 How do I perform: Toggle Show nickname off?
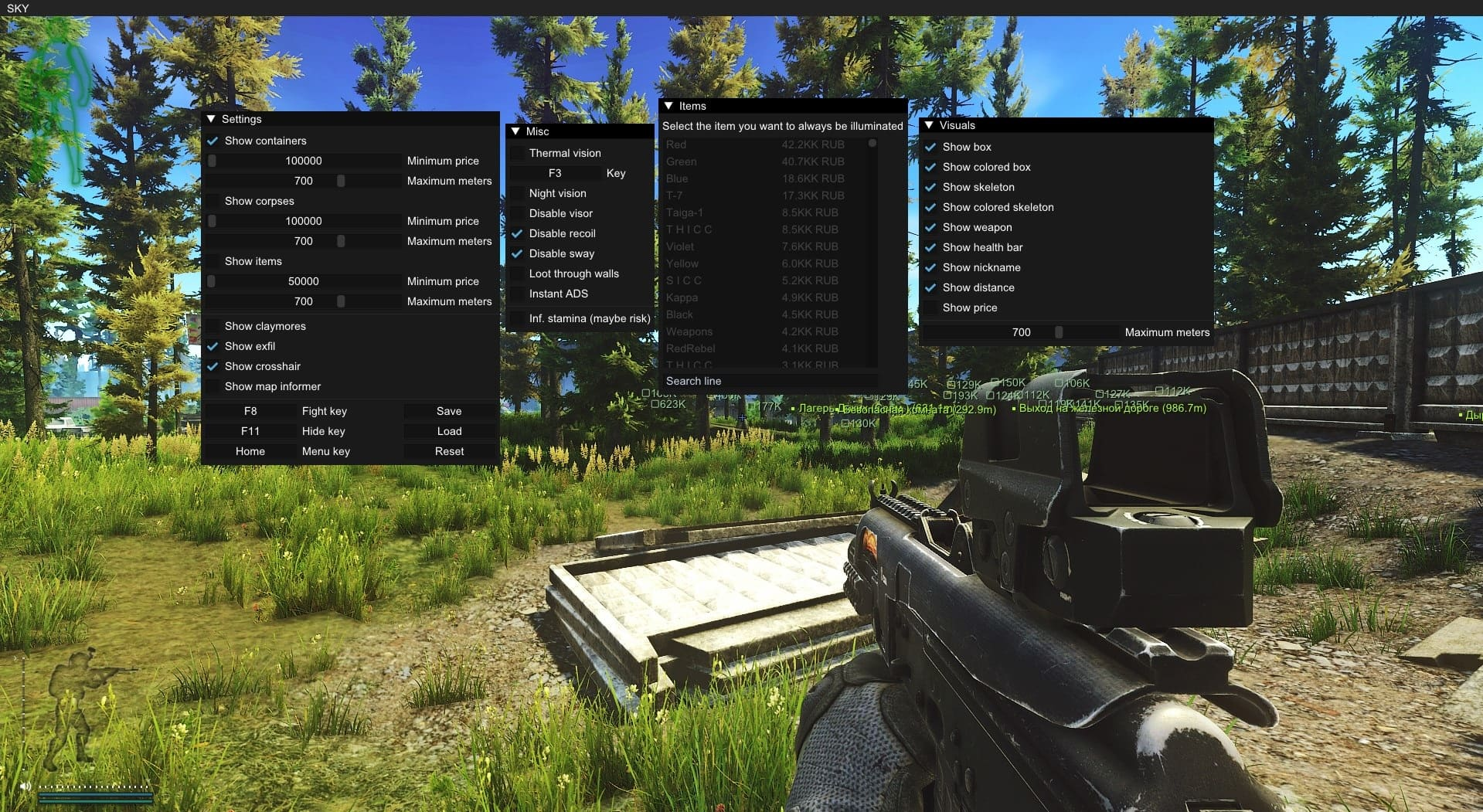coord(931,267)
